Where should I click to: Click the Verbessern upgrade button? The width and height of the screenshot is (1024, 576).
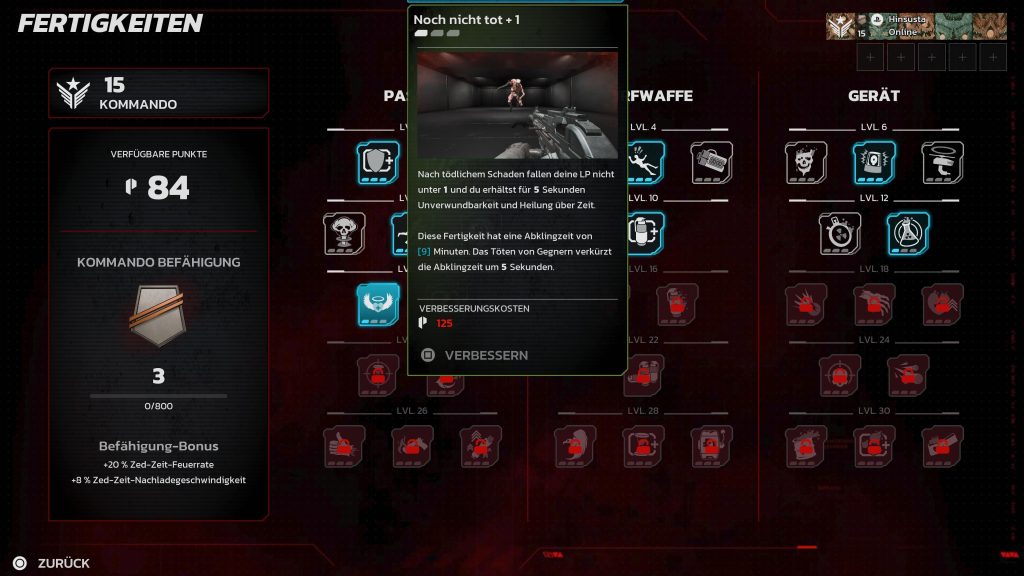point(476,355)
